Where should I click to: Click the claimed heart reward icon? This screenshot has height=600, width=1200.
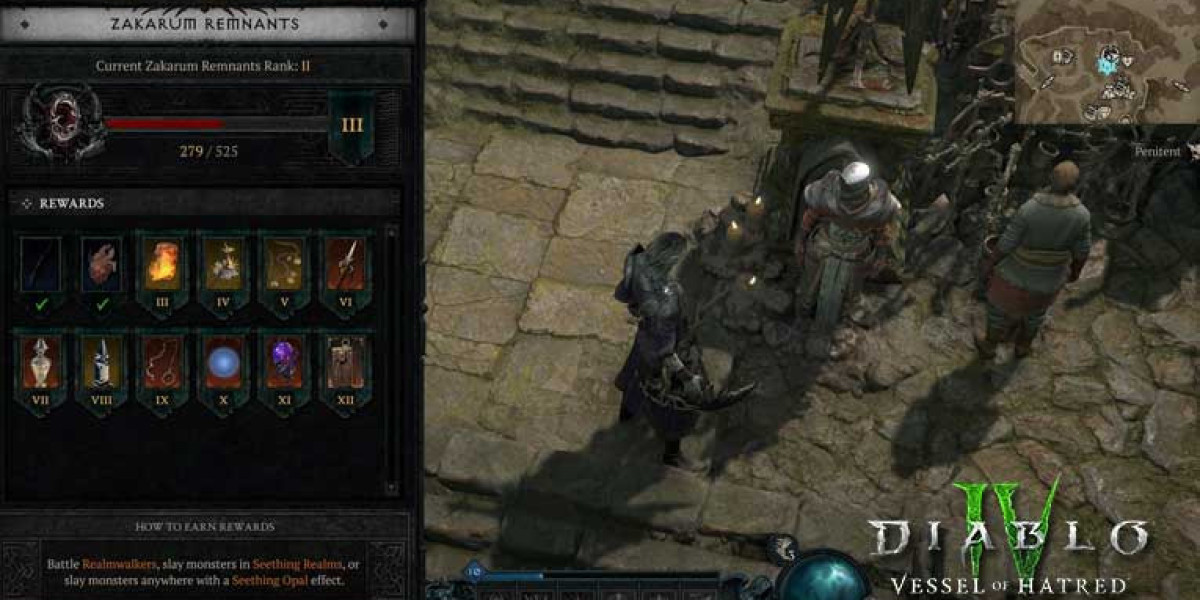pyautogui.click(x=102, y=266)
